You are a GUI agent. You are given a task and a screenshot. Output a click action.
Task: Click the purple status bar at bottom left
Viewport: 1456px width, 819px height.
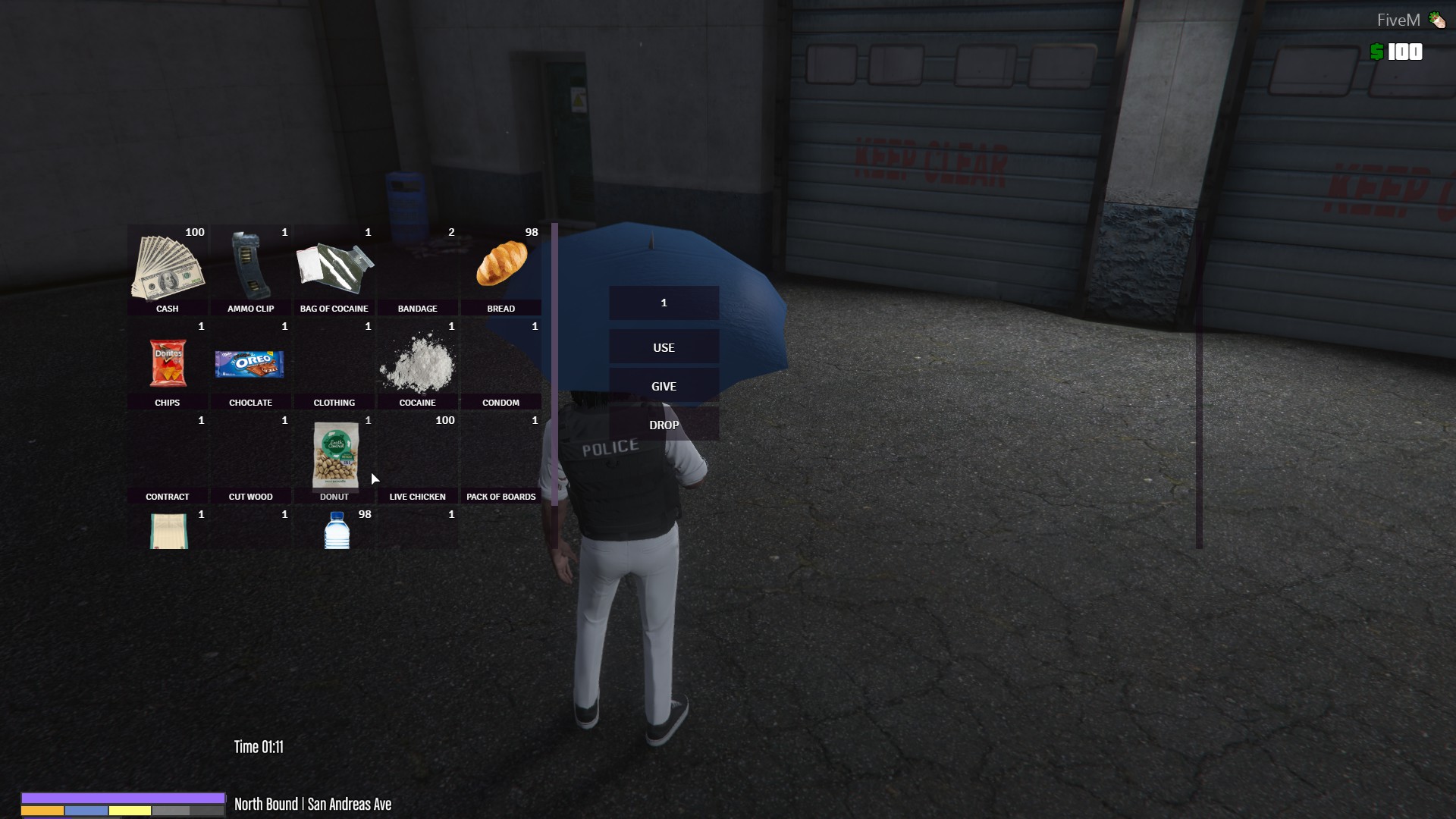click(121, 796)
